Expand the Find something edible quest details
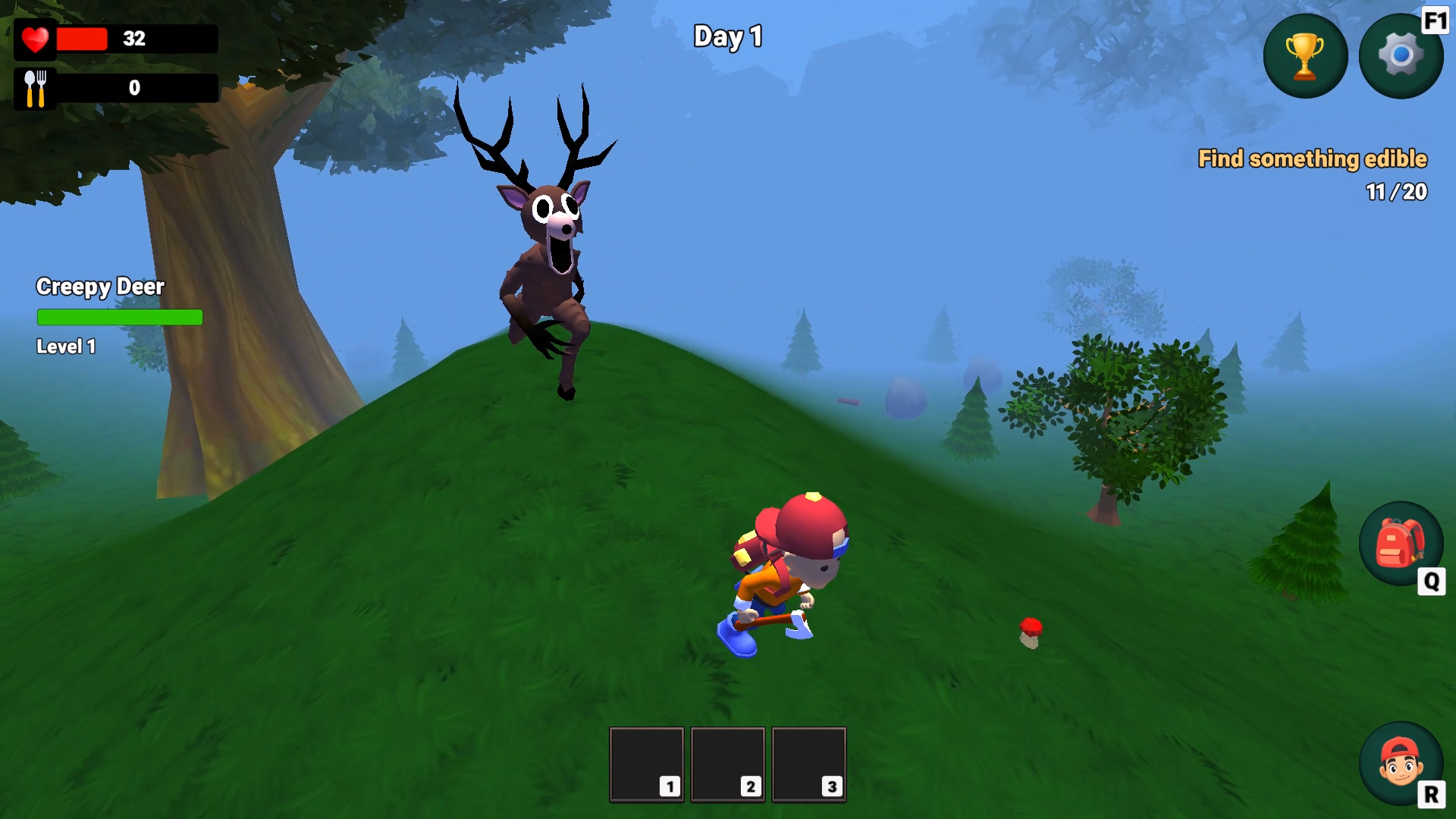 click(1313, 159)
